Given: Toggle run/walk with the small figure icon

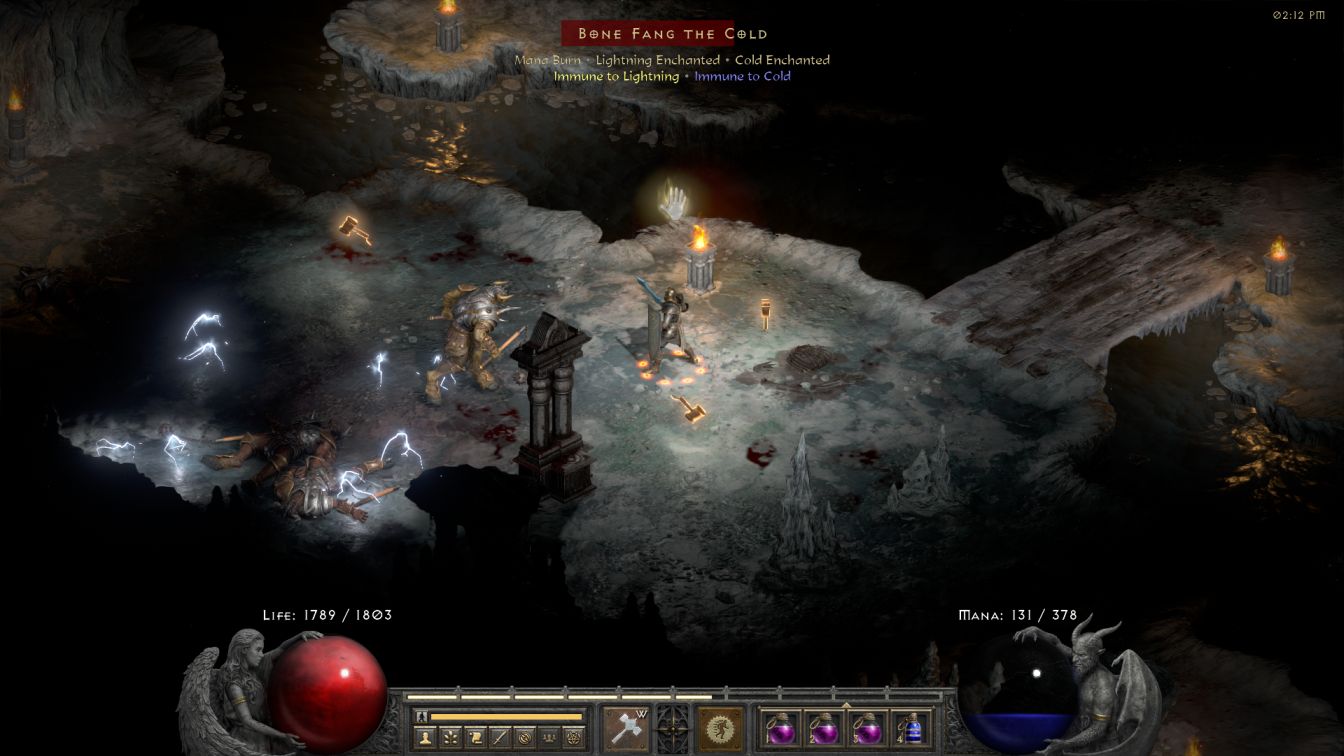Looking at the screenshot, I should 423,716.
